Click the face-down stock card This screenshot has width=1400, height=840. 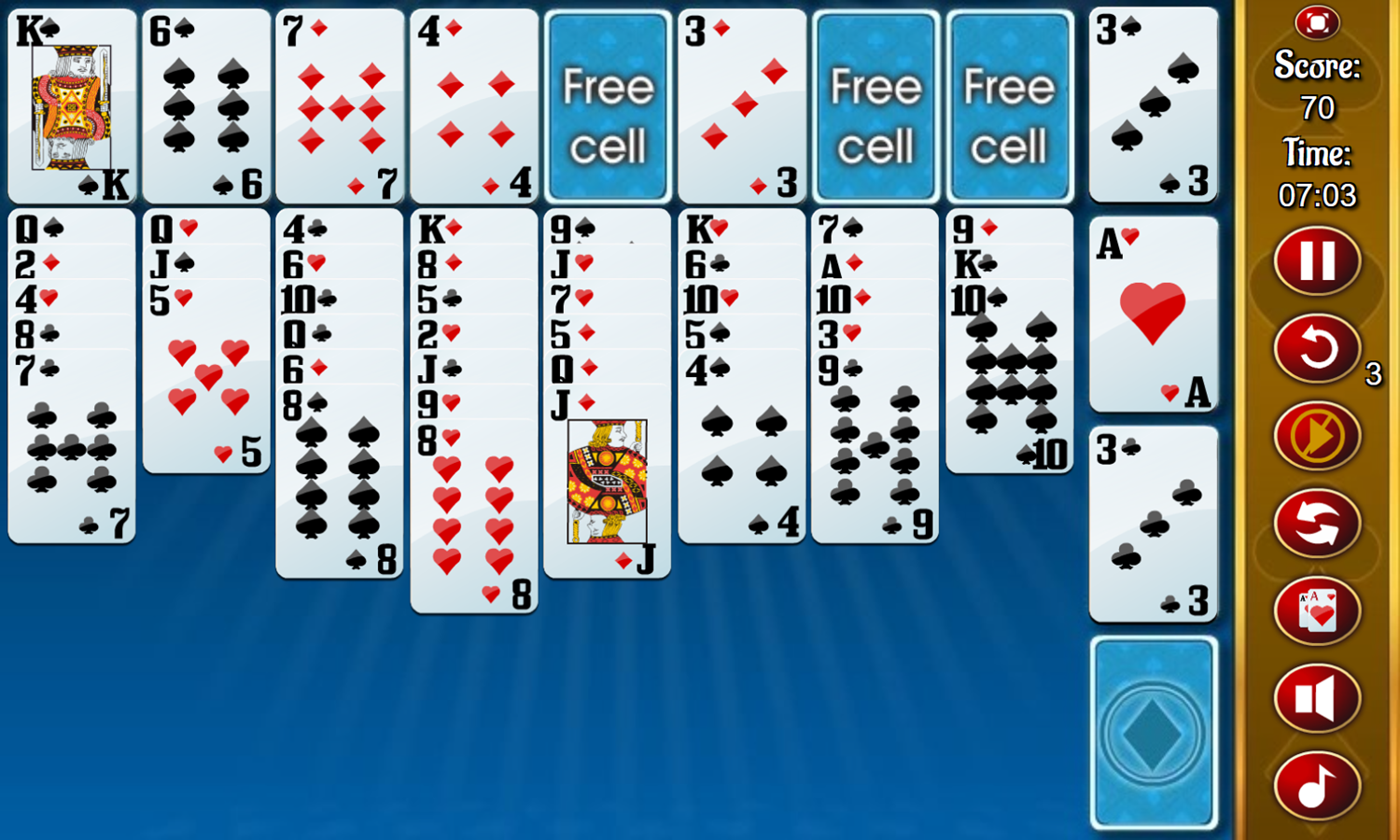1153,733
